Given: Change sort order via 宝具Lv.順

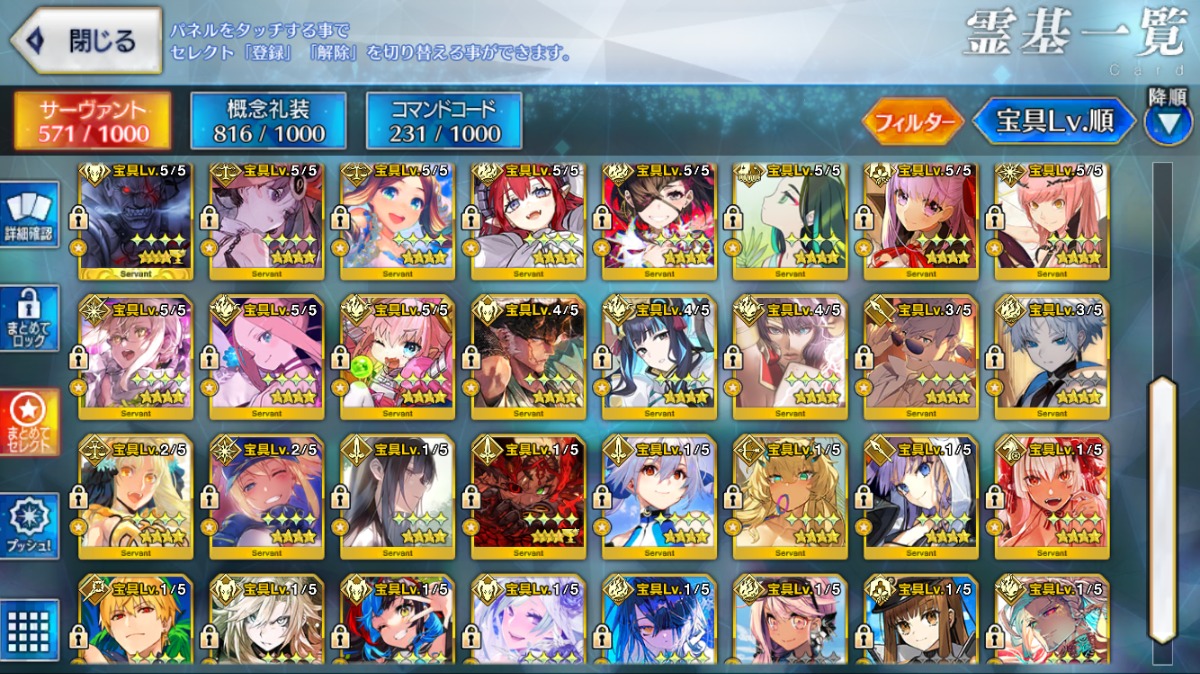Looking at the screenshot, I should tap(1055, 122).
